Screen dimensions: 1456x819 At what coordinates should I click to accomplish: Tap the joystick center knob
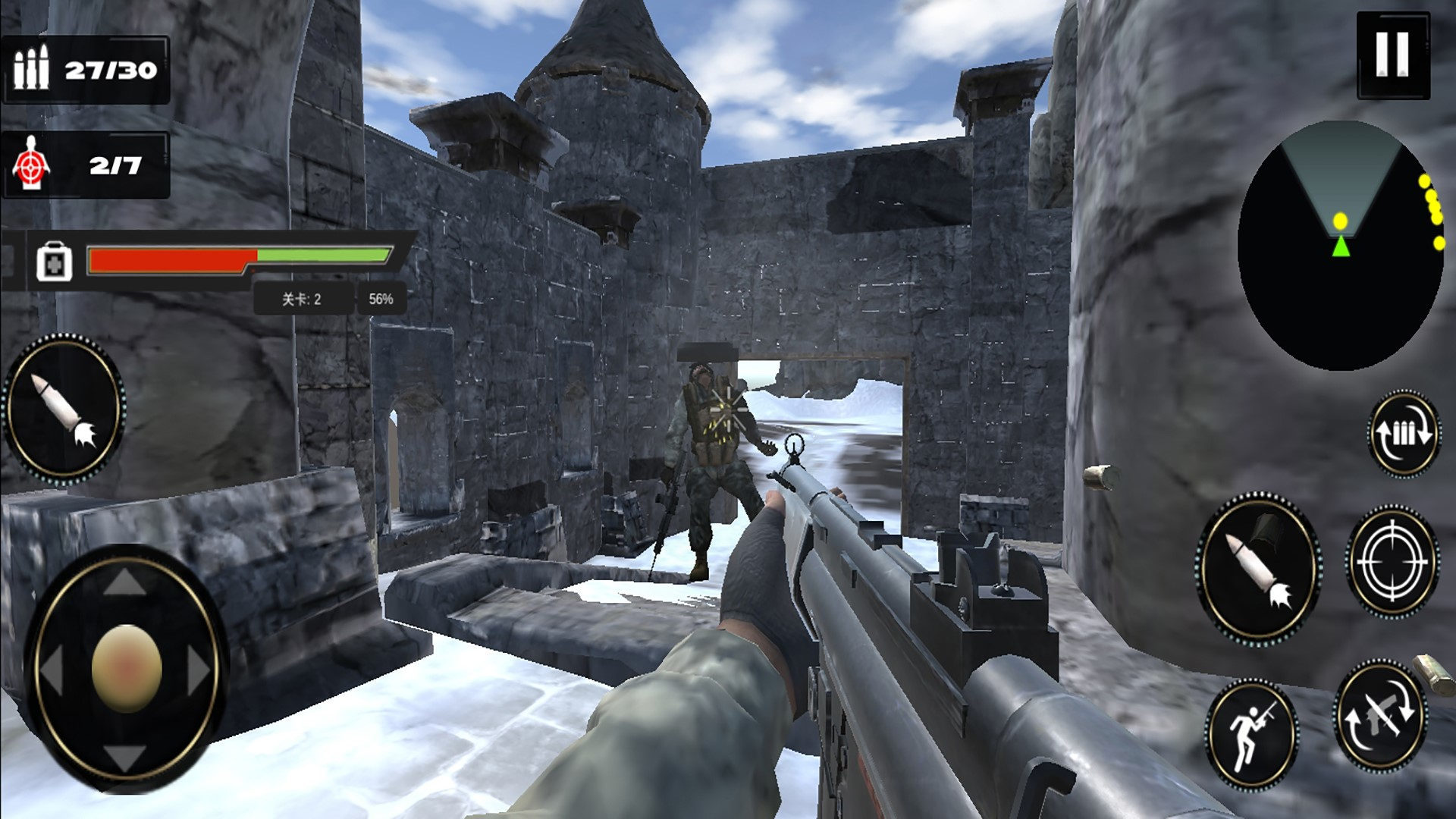point(127,668)
